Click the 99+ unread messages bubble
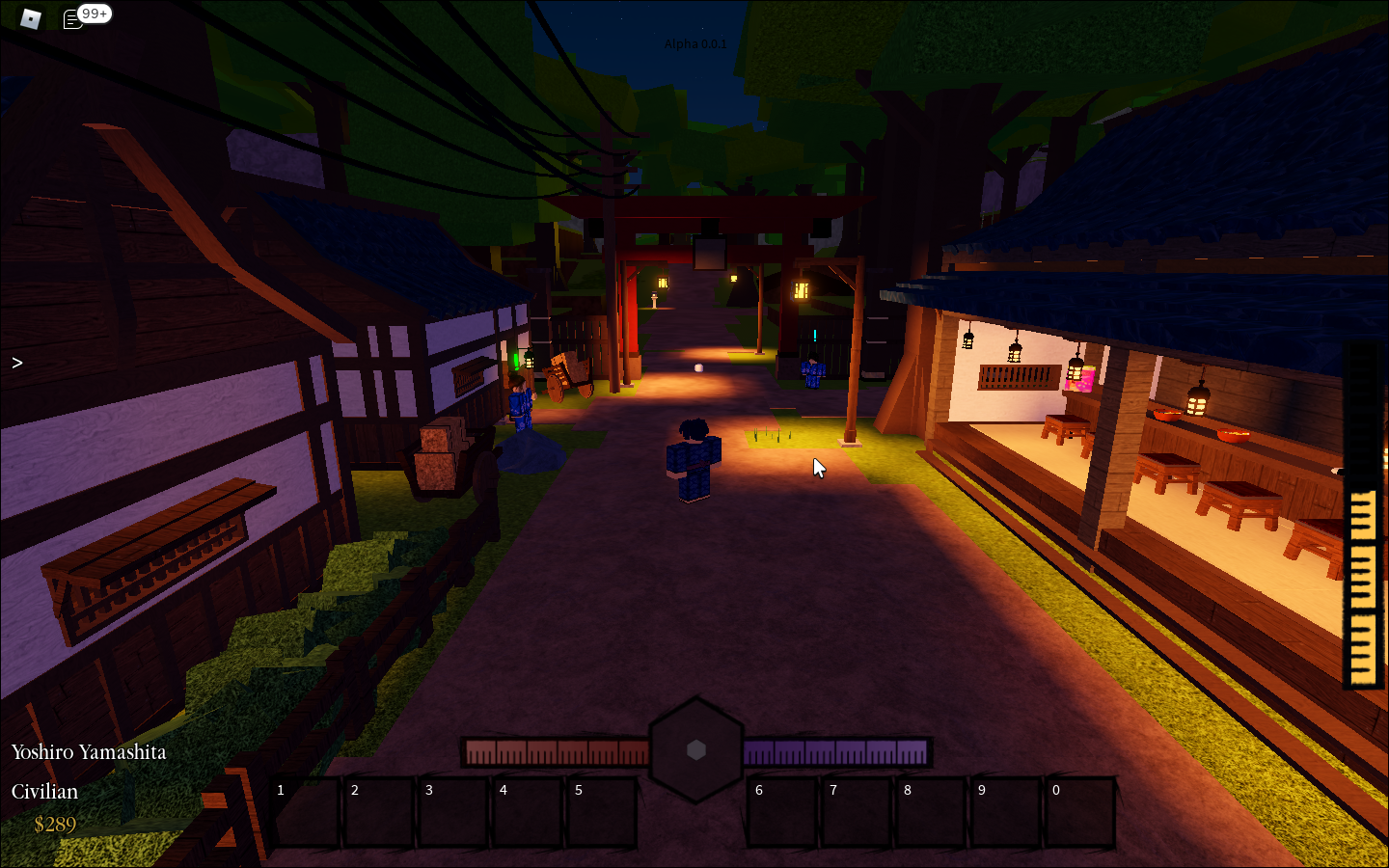1389x868 pixels. [x=95, y=13]
